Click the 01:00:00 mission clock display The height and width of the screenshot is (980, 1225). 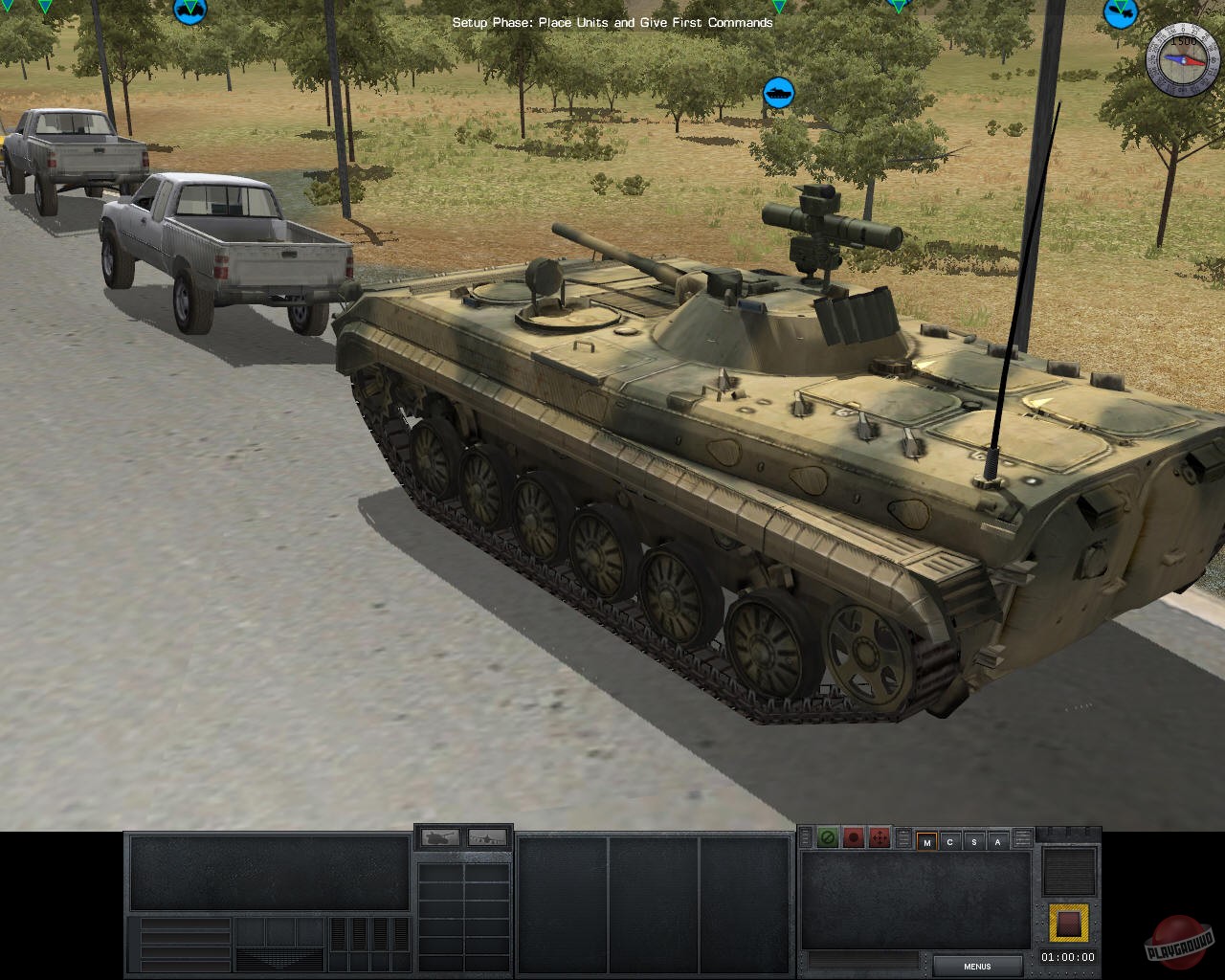1066,956
